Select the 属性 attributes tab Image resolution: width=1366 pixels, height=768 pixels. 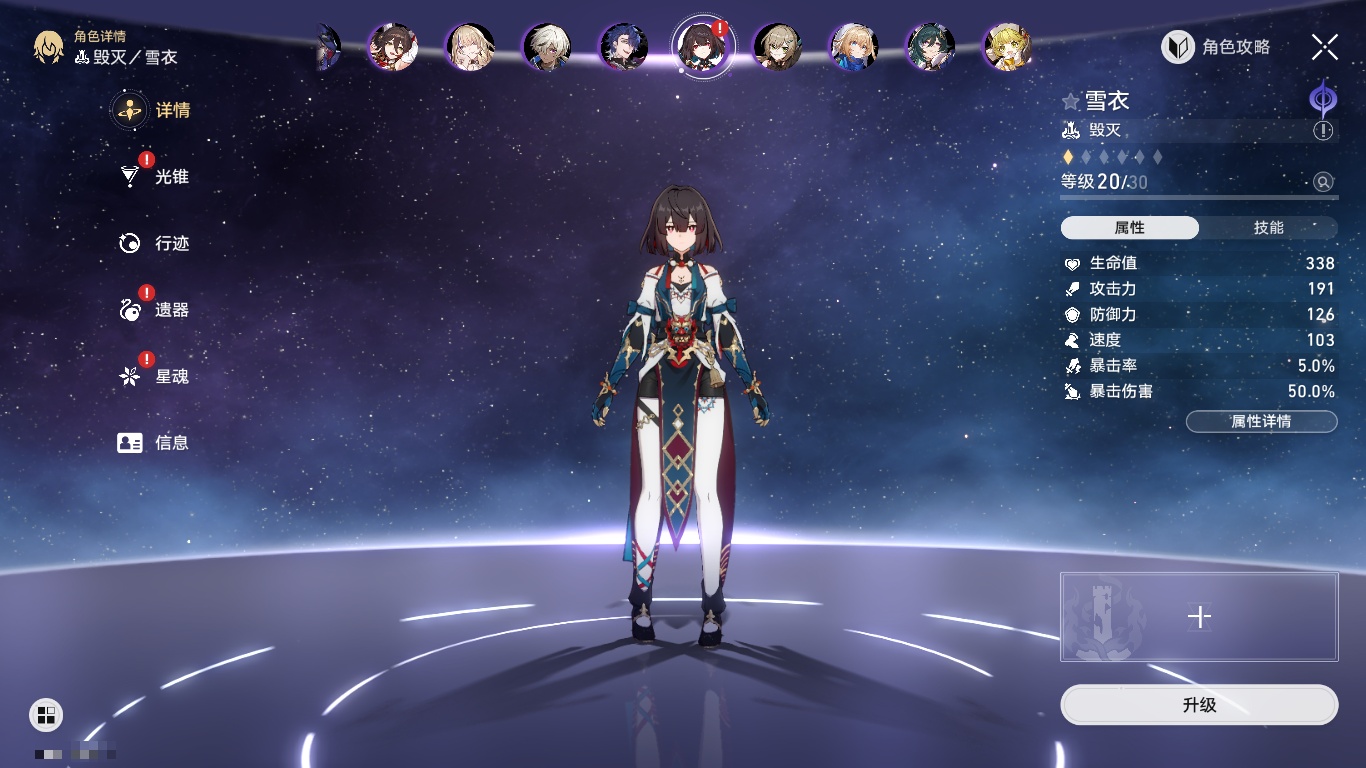point(1130,228)
